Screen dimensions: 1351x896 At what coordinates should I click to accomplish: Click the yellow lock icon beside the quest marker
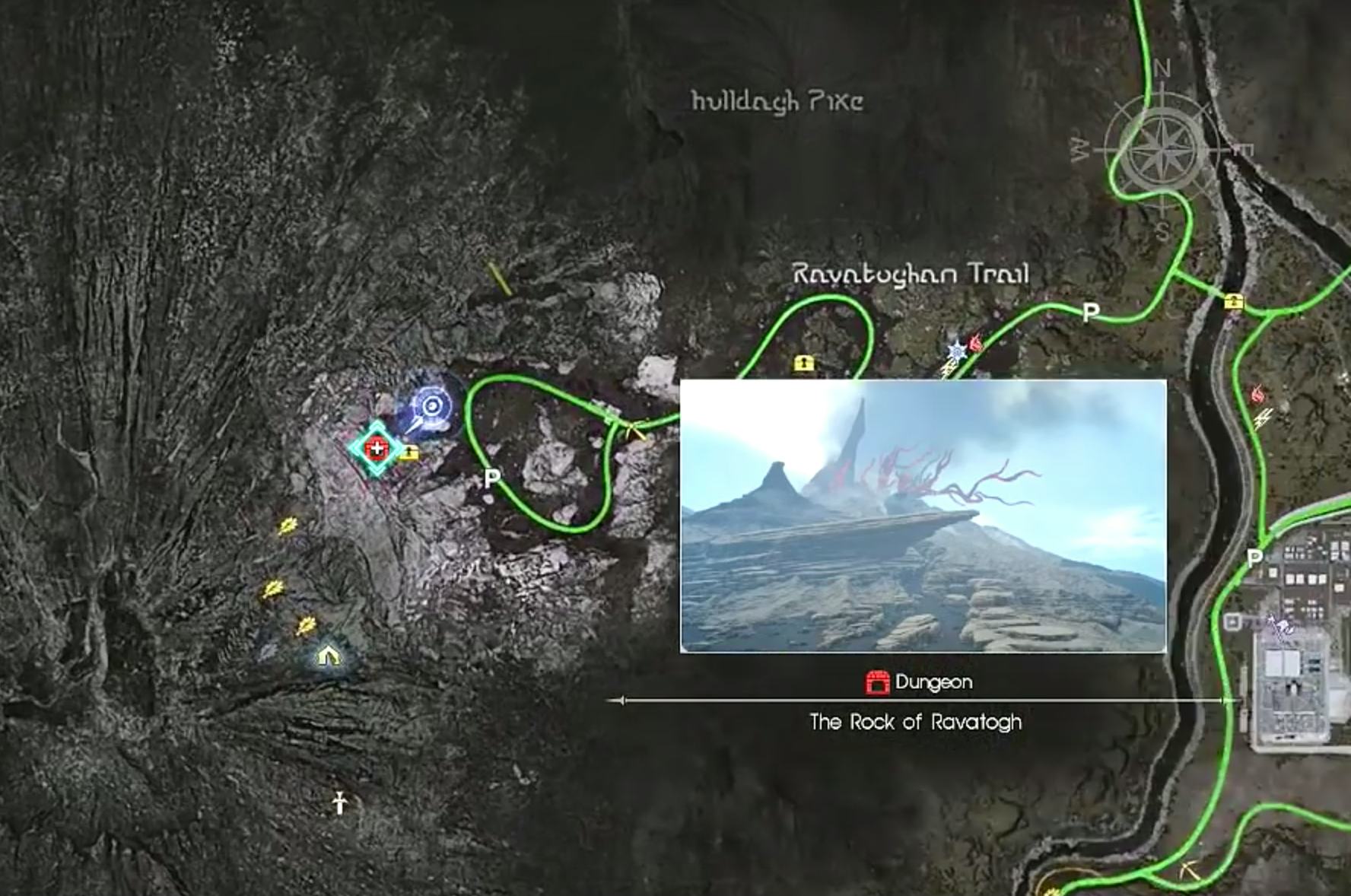[x=411, y=453]
